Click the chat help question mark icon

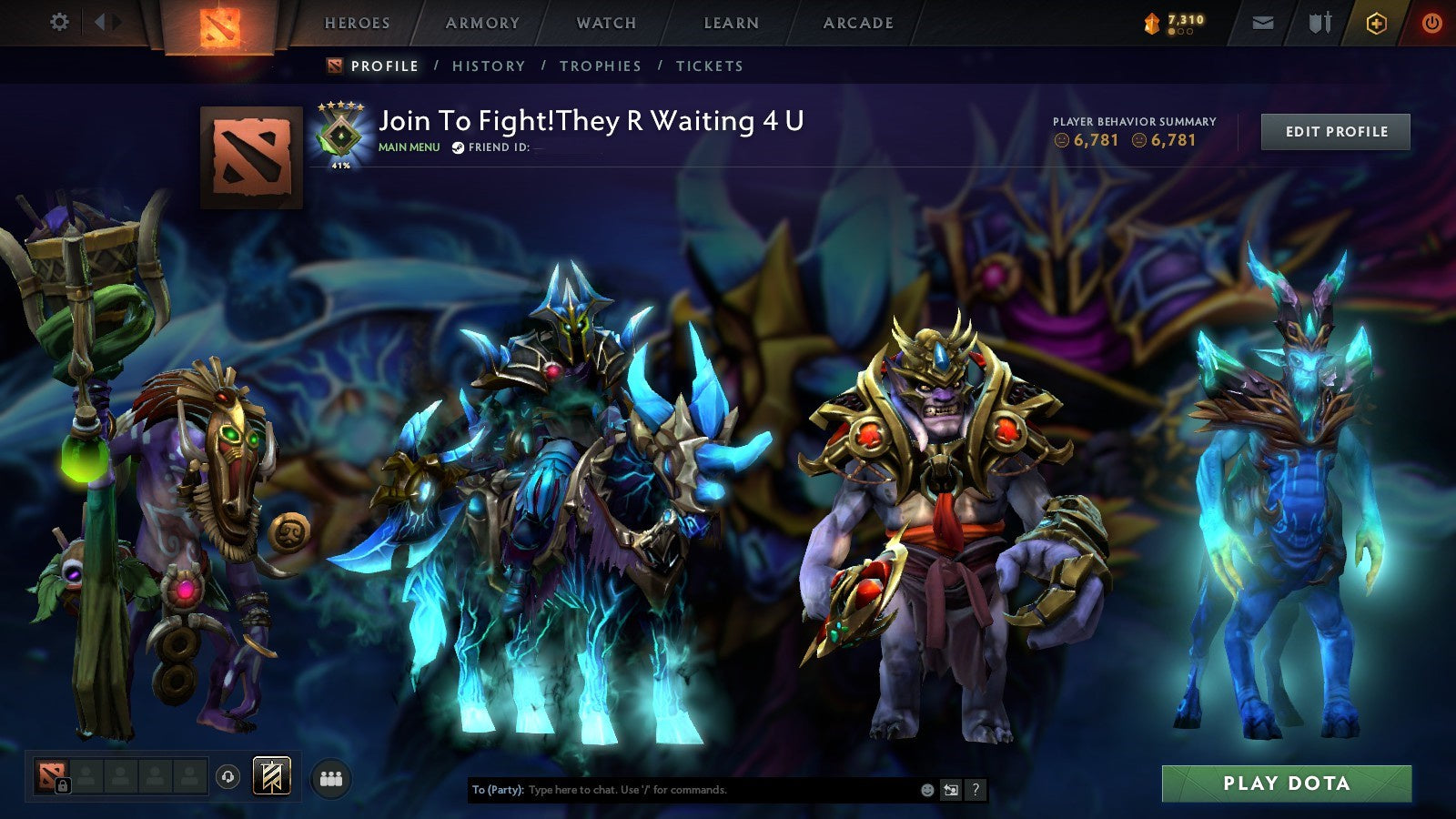[x=976, y=791]
